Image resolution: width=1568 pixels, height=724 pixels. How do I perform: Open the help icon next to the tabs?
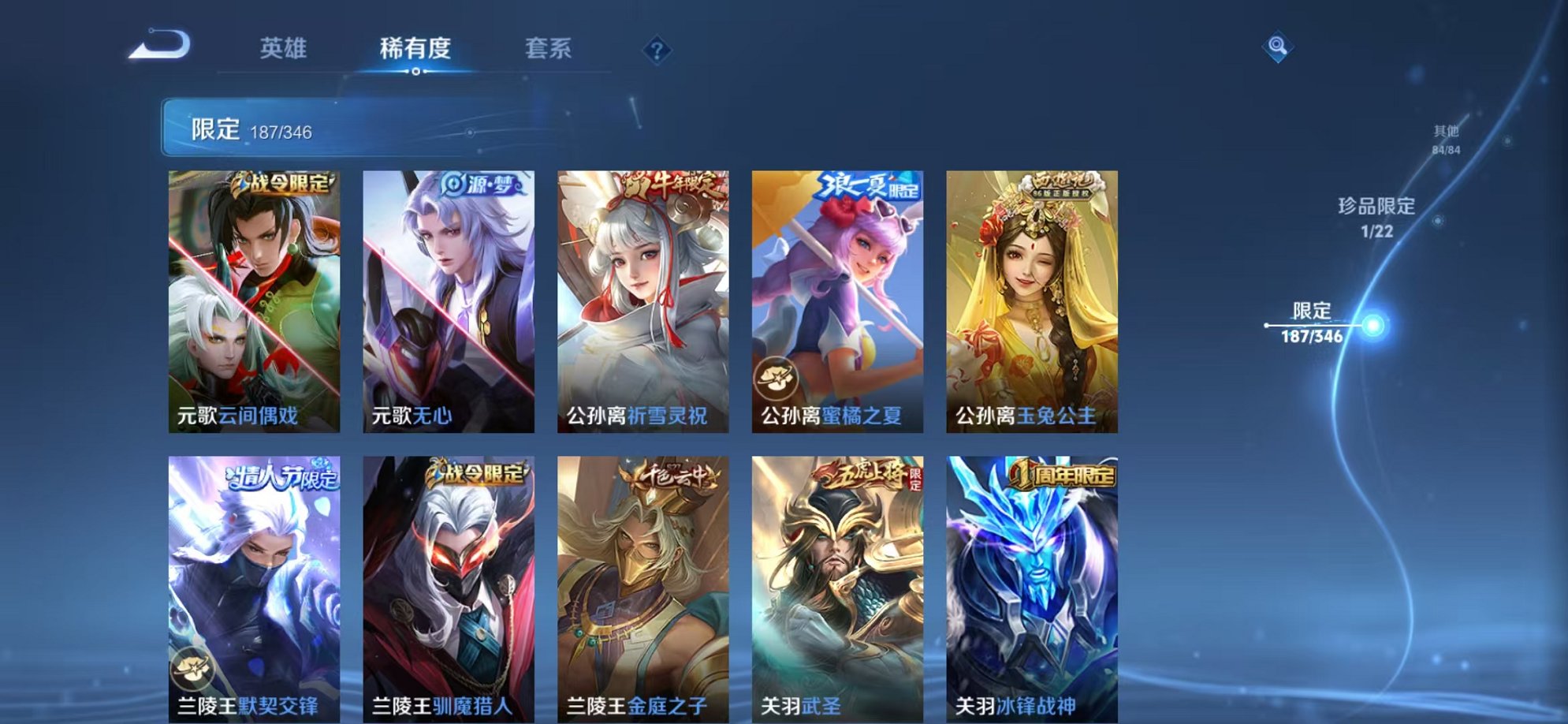657,50
